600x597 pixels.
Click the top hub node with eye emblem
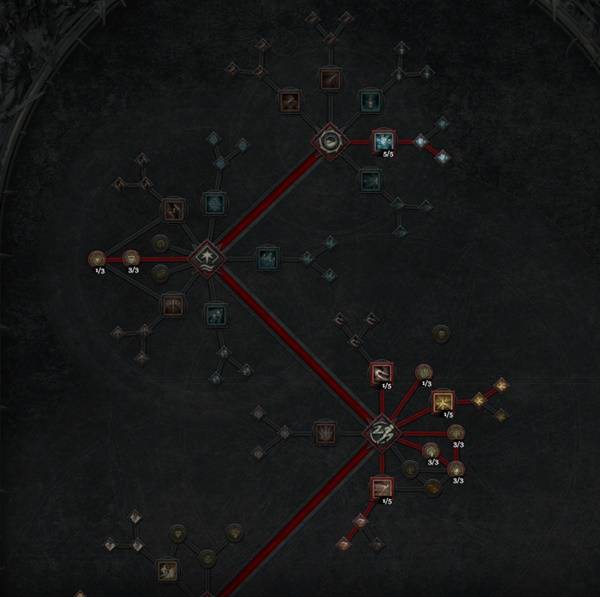click(328, 142)
